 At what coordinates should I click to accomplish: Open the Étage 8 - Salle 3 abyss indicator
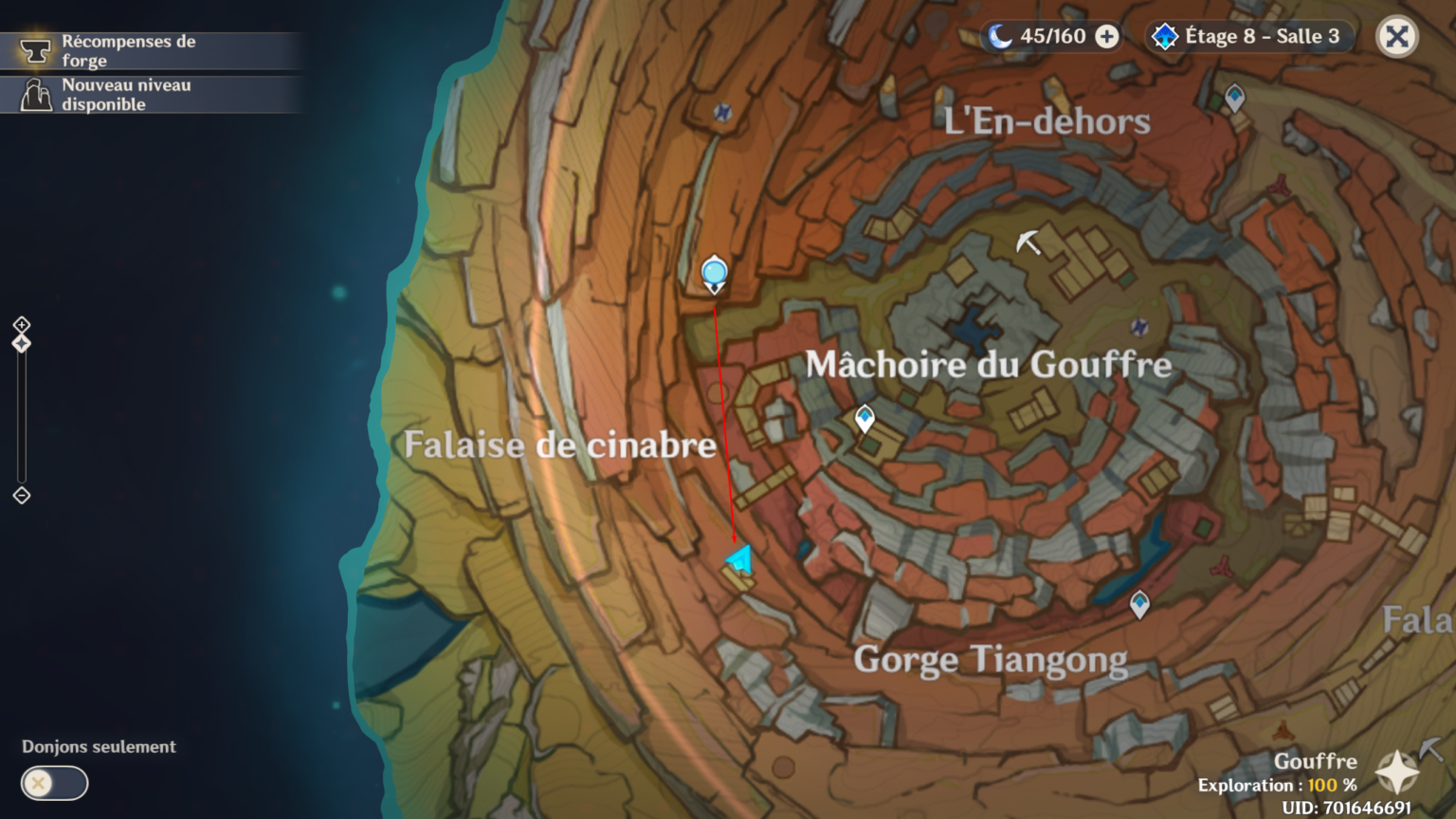1248,37
